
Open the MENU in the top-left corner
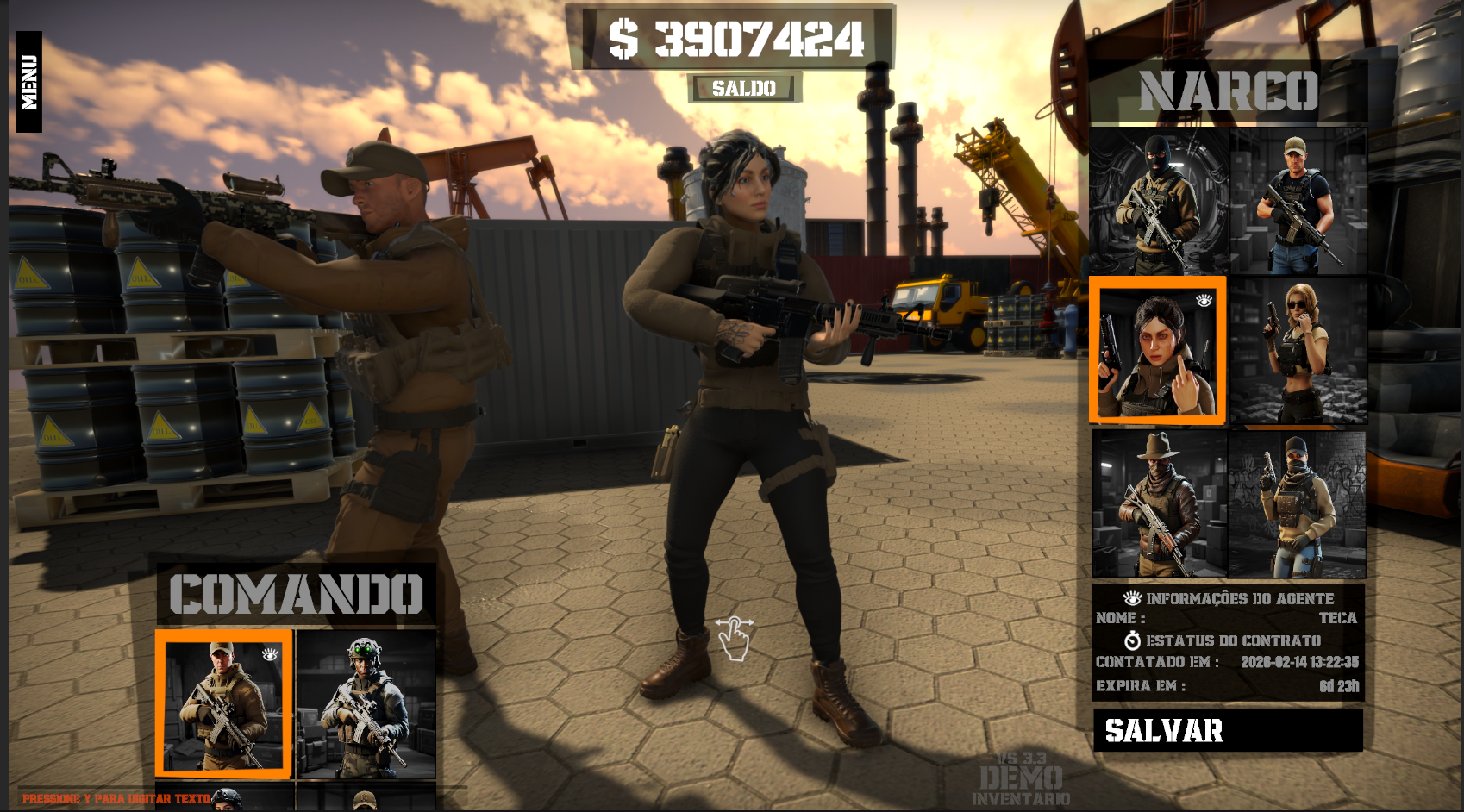pos(28,82)
